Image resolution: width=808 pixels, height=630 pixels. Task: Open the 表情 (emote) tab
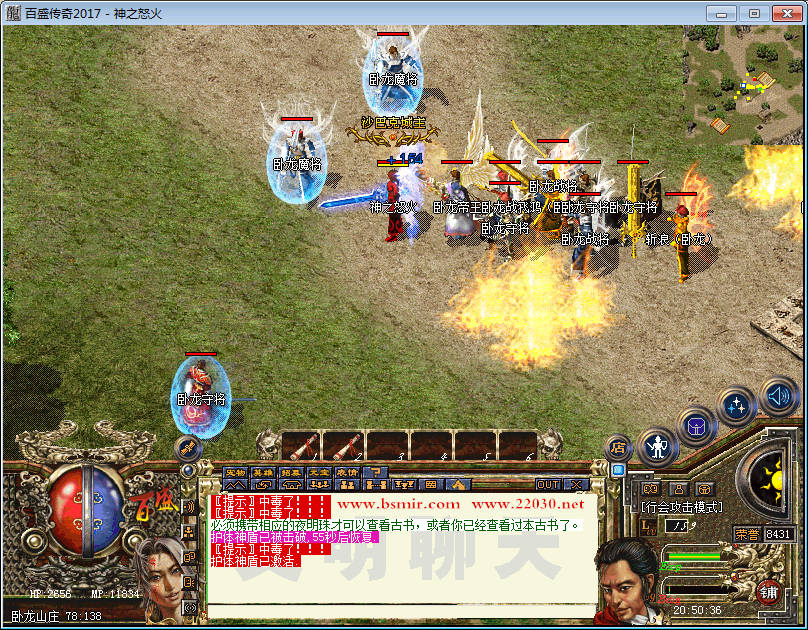tap(347, 472)
